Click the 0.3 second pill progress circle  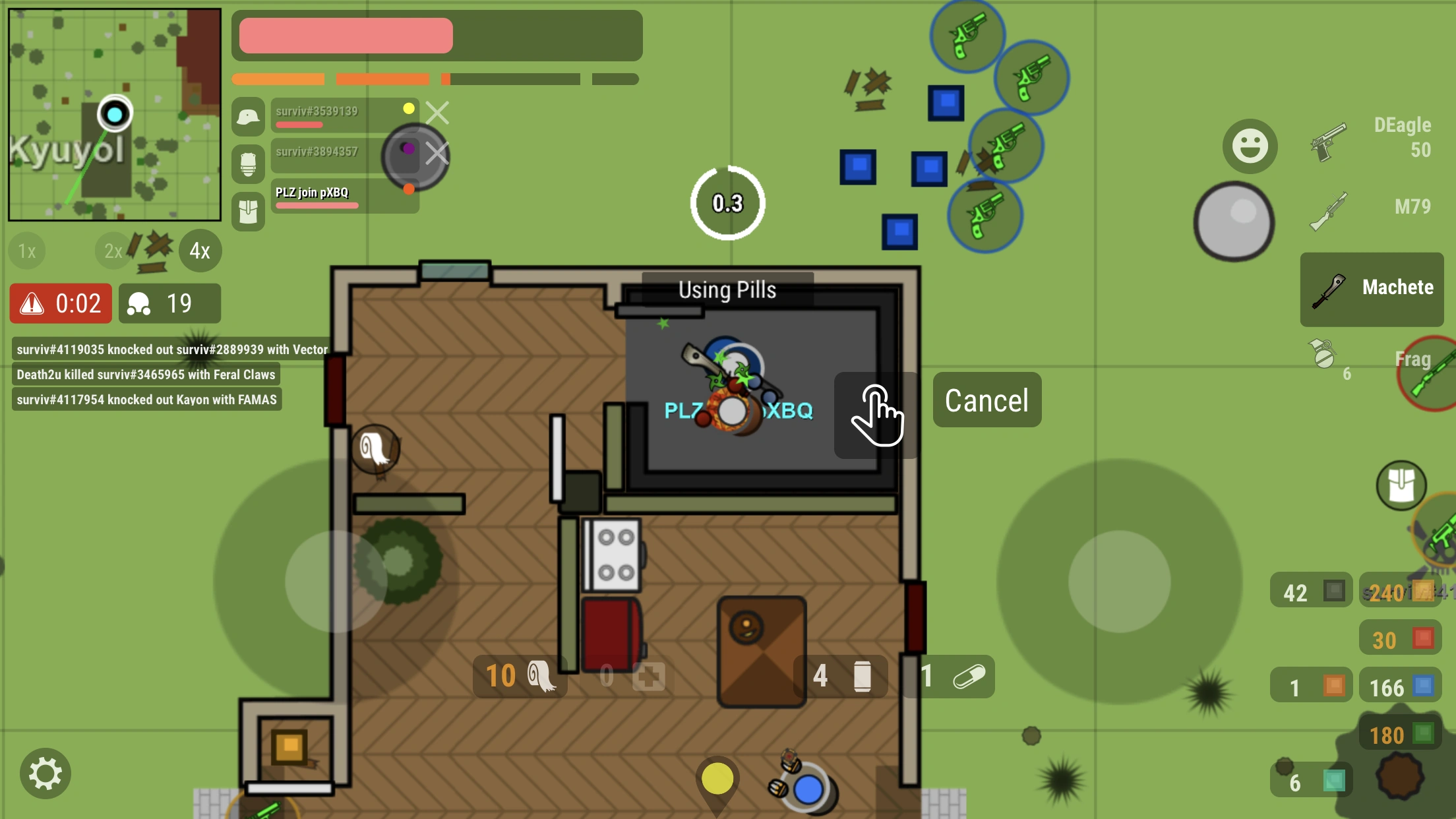click(727, 204)
